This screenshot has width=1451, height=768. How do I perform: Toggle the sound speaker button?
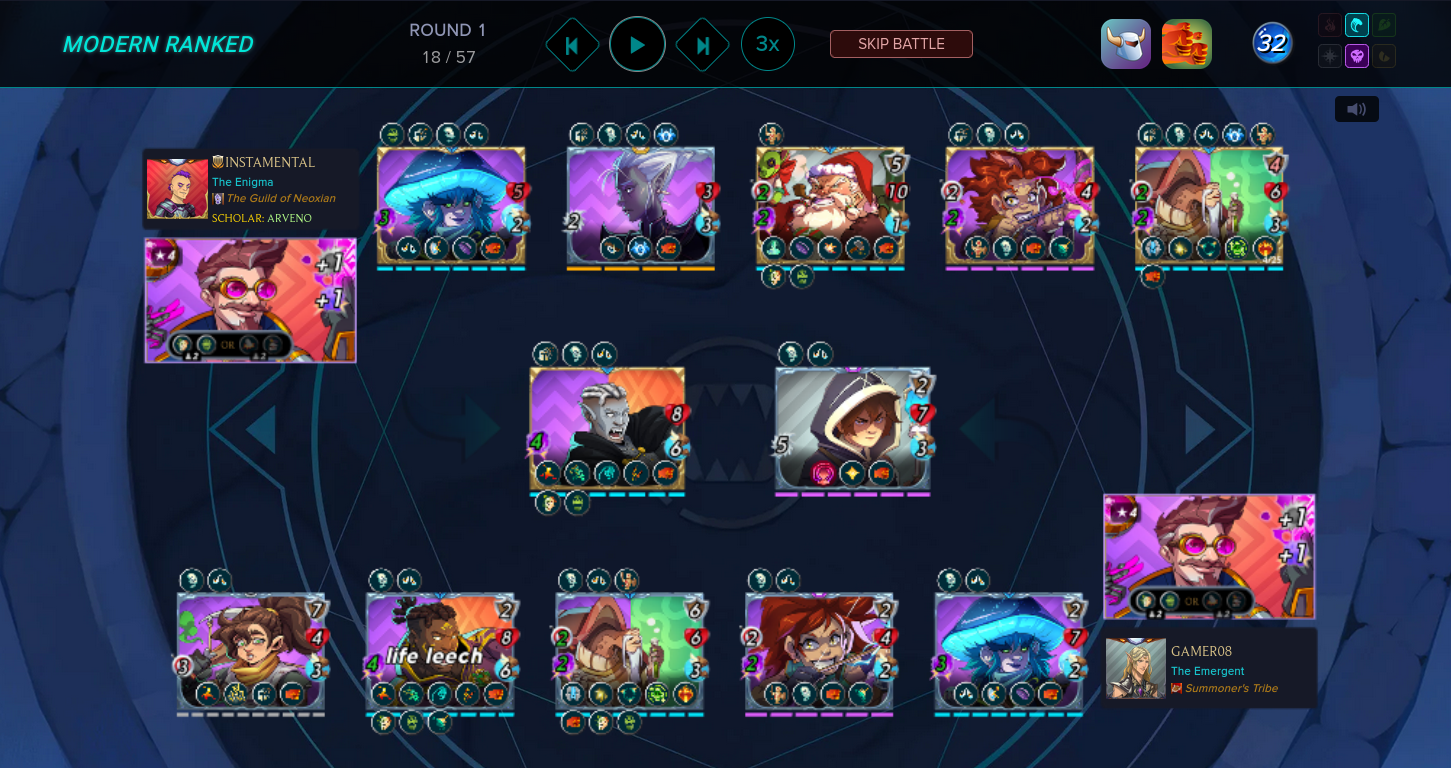[1356, 109]
